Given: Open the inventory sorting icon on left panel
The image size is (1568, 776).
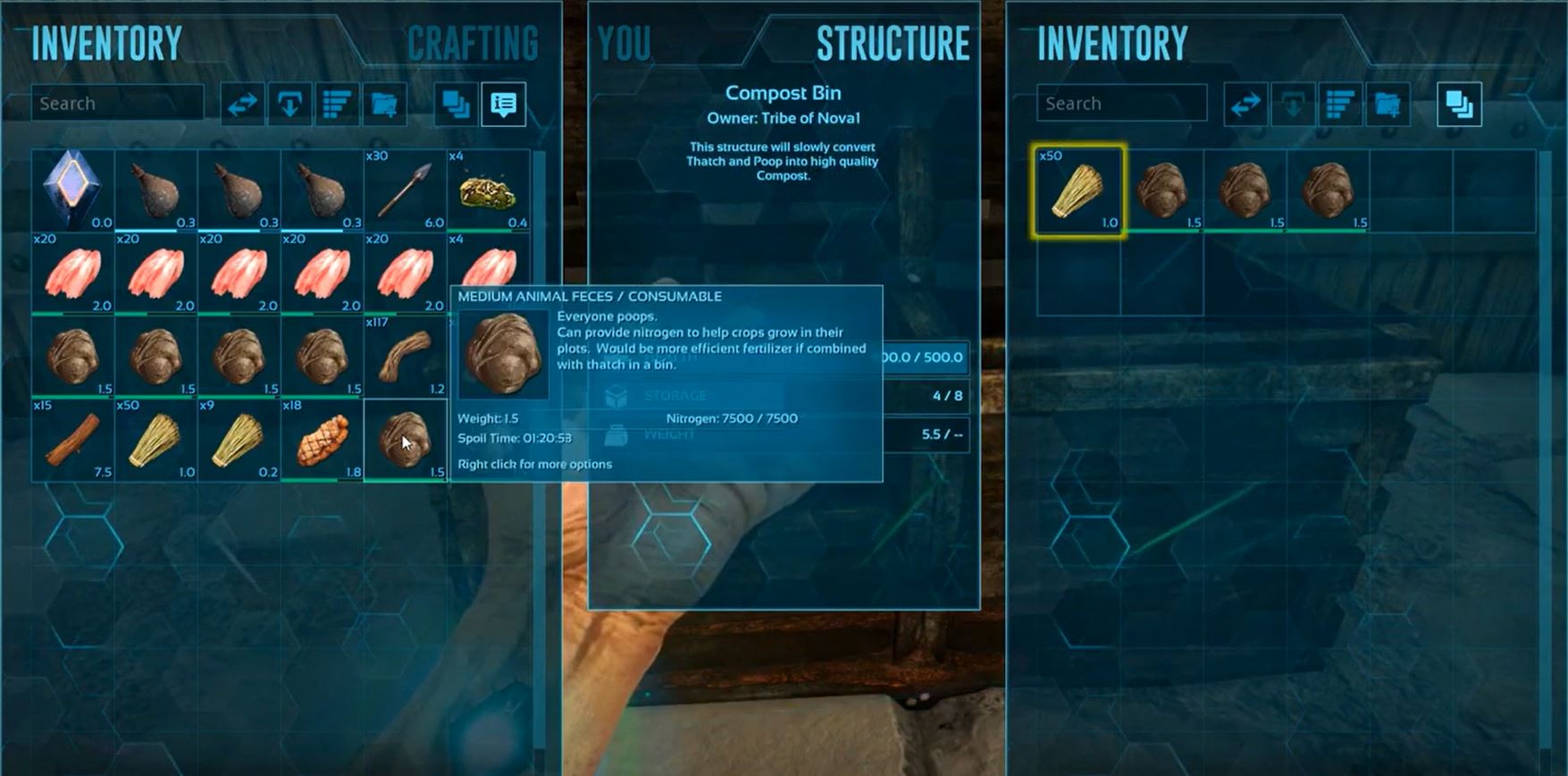Looking at the screenshot, I should coord(337,103).
